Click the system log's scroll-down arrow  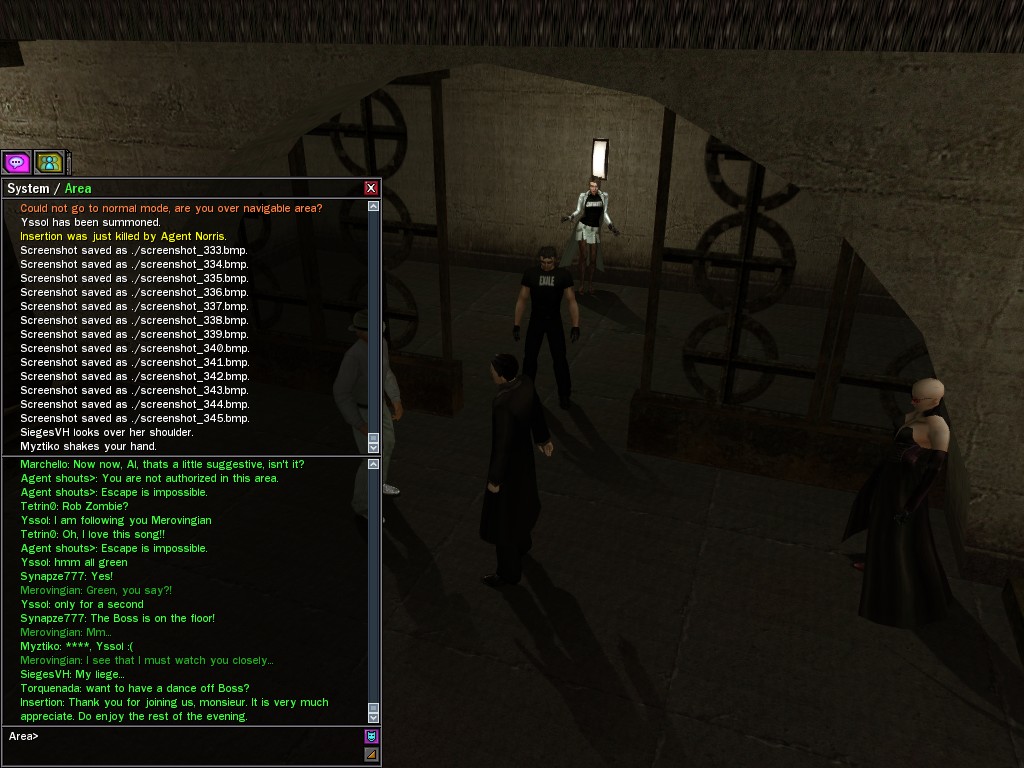[374, 447]
